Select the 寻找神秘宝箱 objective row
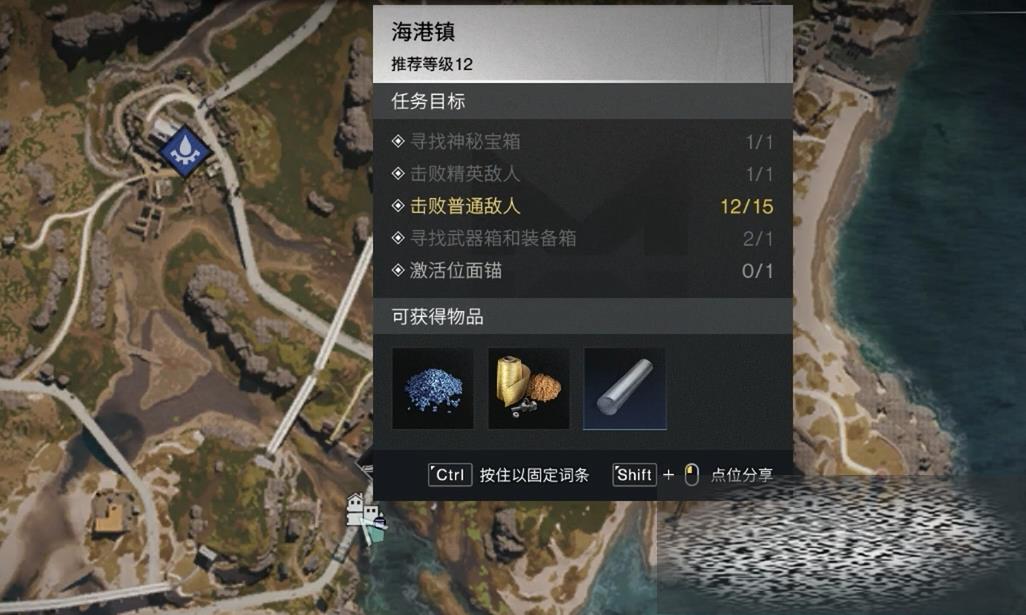The image size is (1026, 615). [583, 142]
